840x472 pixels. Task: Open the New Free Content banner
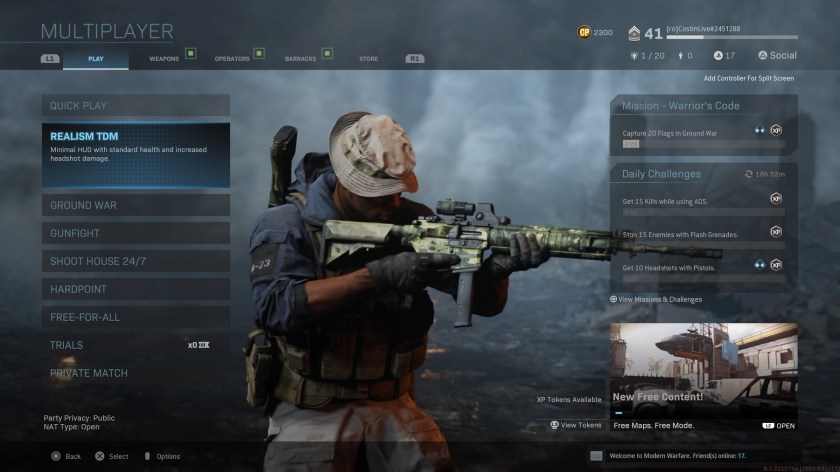(x=703, y=375)
